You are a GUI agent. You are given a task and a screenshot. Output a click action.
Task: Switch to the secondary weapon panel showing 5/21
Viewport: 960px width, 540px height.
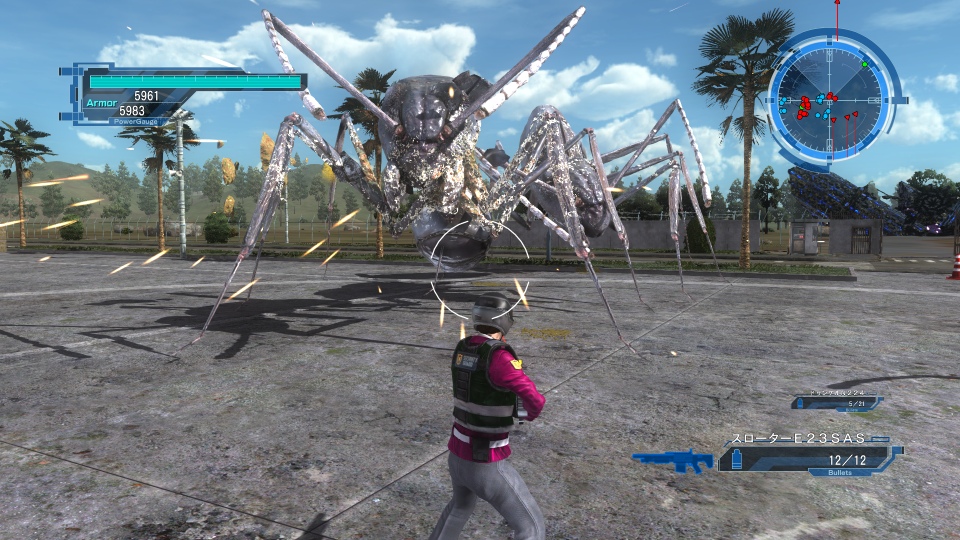[x=836, y=402]
